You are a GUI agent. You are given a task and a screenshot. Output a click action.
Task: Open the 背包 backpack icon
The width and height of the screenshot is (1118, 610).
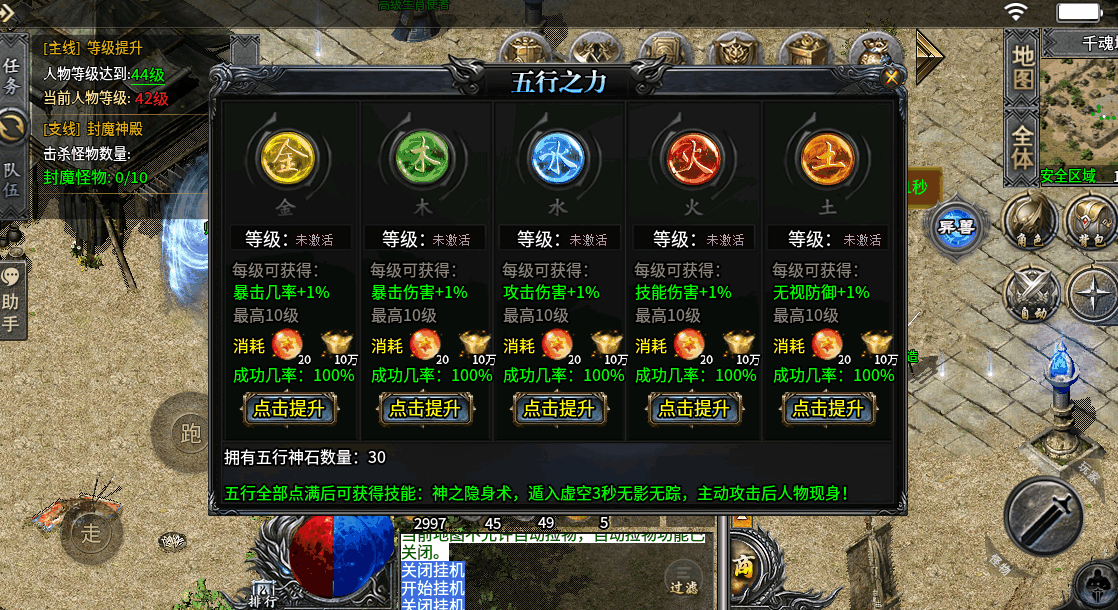point(1090,221)
